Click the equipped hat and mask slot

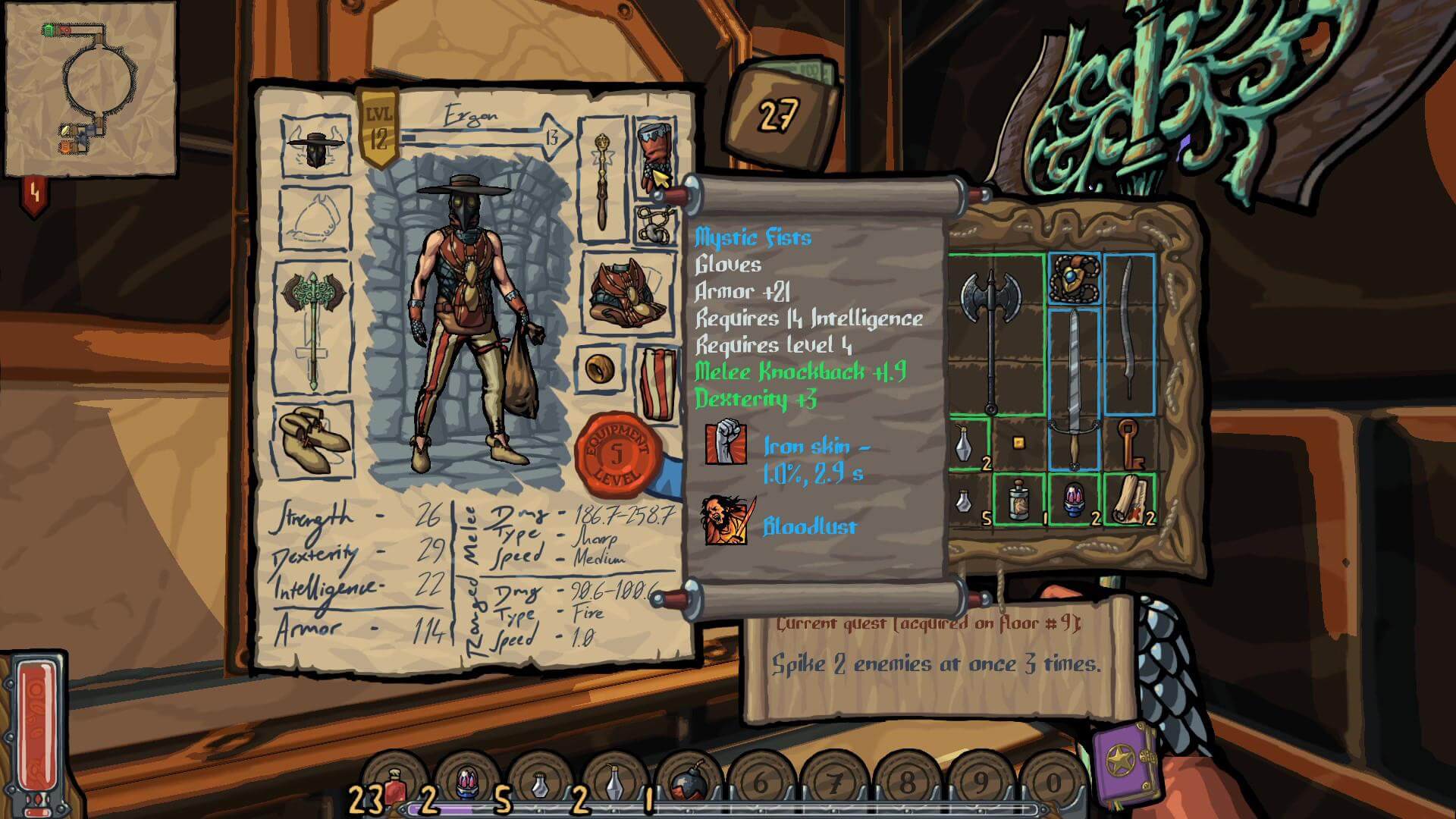pos(315,146)
